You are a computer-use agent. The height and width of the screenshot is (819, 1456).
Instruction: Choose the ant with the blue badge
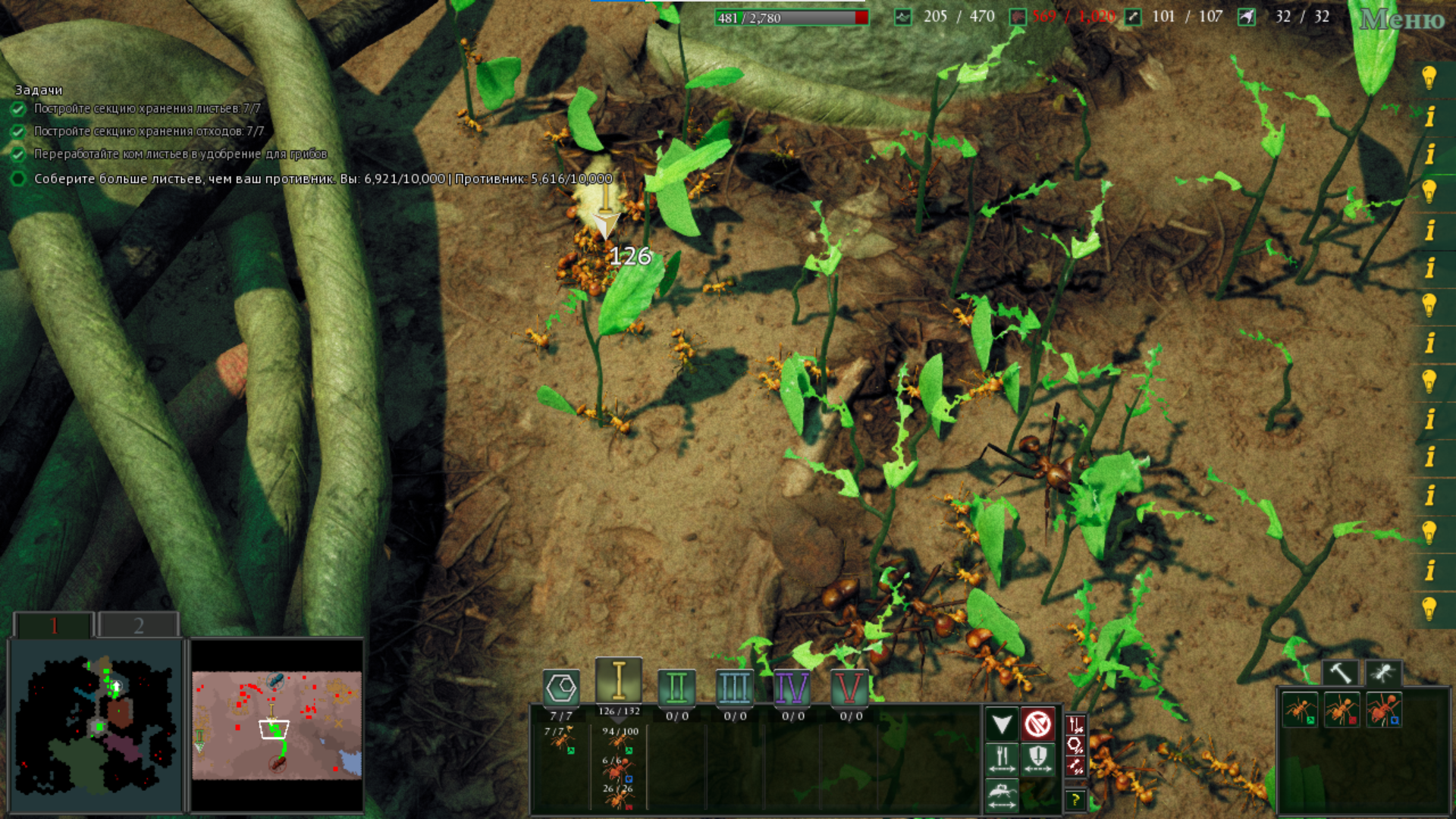click(x=1383, y=711)
